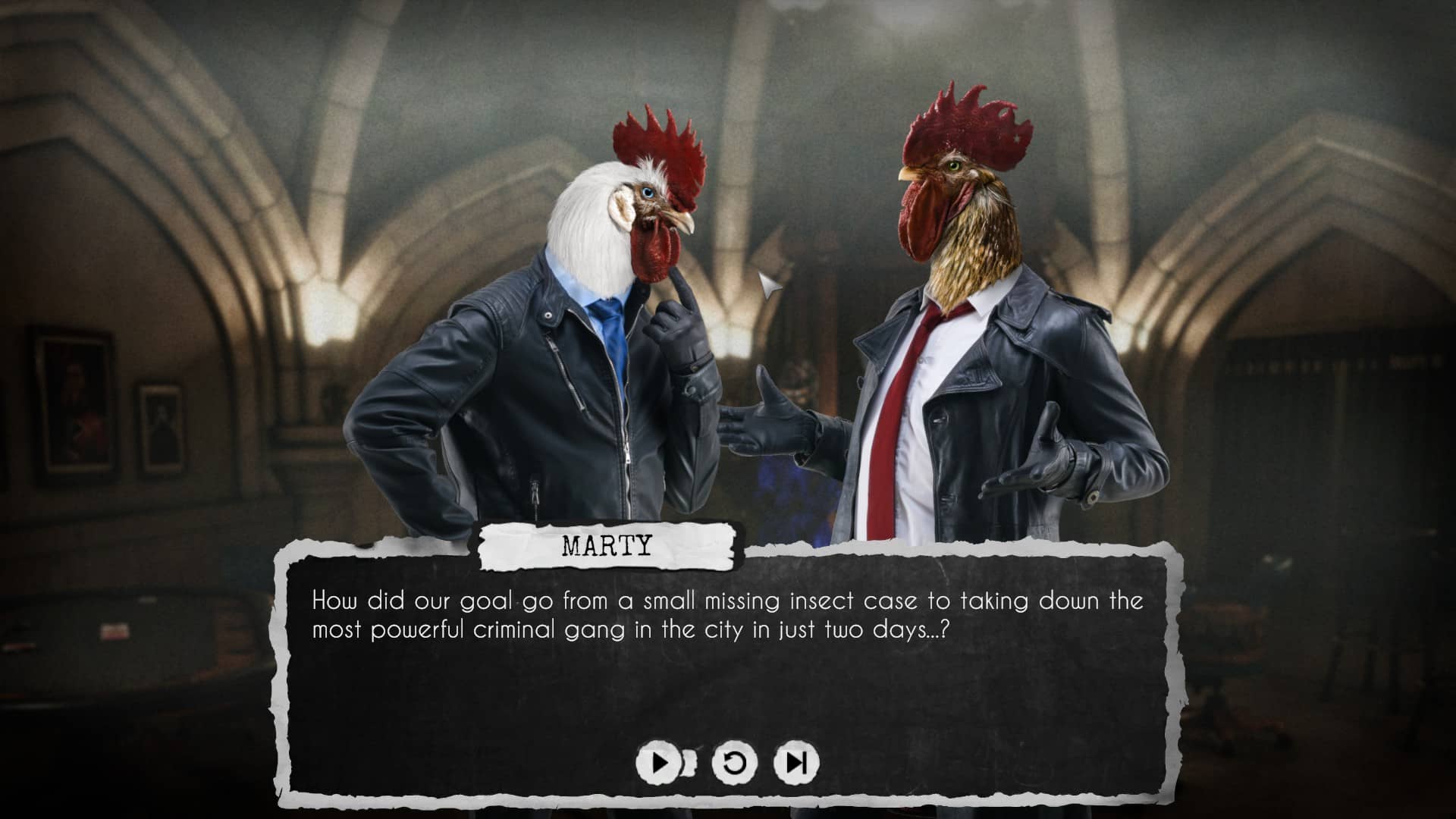The height and width of the screenshot is (819, 1456).
Task: Click the play button to auto-advance dialogue
Action: click(x=660, y=762)
